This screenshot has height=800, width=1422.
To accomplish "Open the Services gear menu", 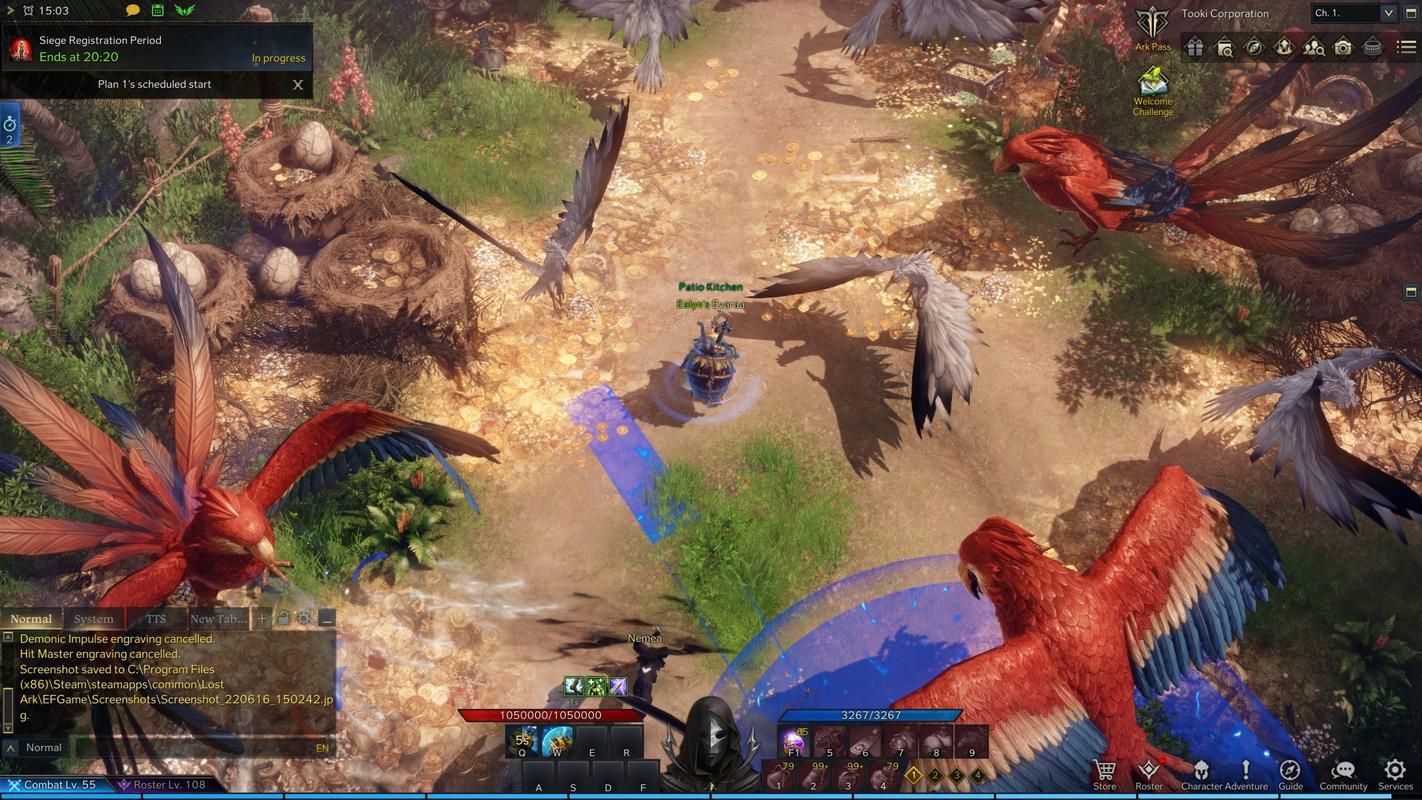I will click(x=1395, y=773).
